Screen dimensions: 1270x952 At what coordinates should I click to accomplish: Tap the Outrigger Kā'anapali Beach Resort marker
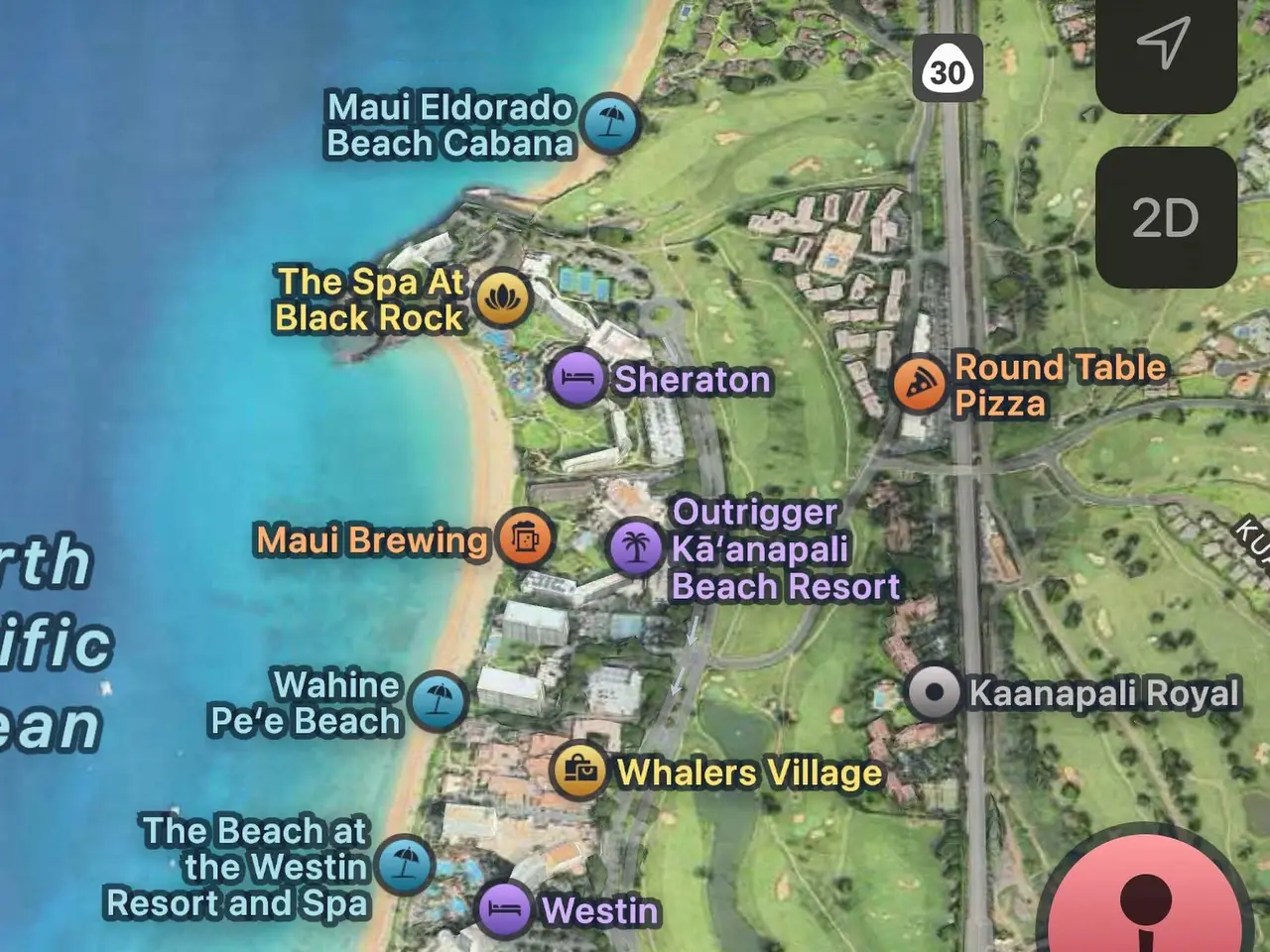pyautogui.click(x=636, y=547)
